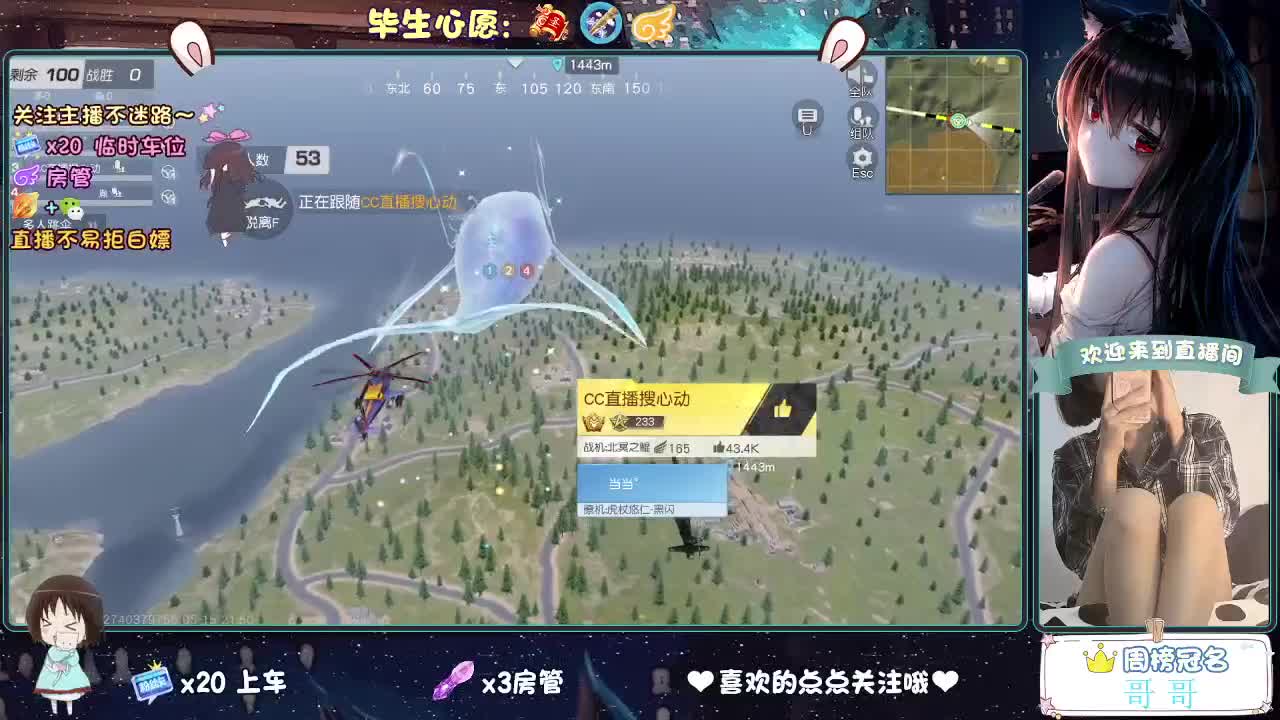The image size is (1280, 720).
Task: Toggle a teammate's microphone icon in the squad panel
Action: point(118,168)
